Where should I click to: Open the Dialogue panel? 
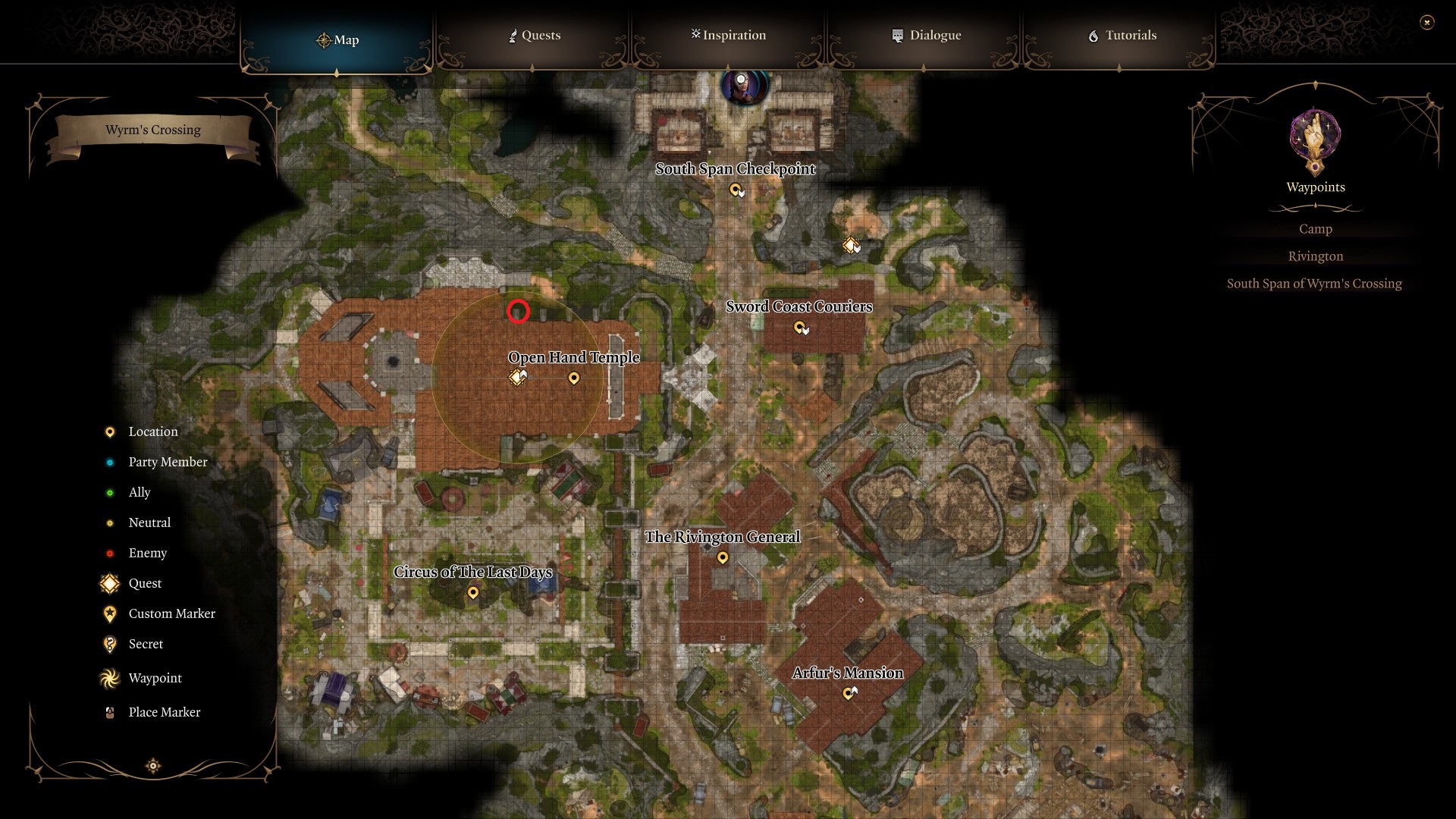click(x=929, y=35)
